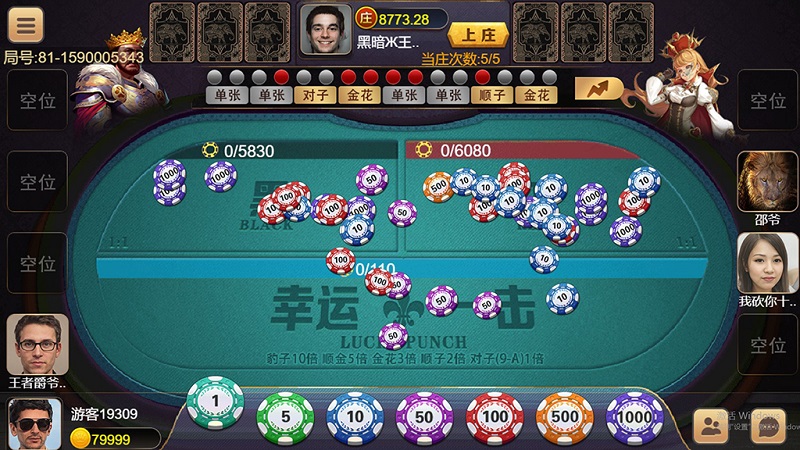The image size is (800, 450).
Task: Select the 1000 value chip
Action: pyautogui.click(x=635, y=416)
